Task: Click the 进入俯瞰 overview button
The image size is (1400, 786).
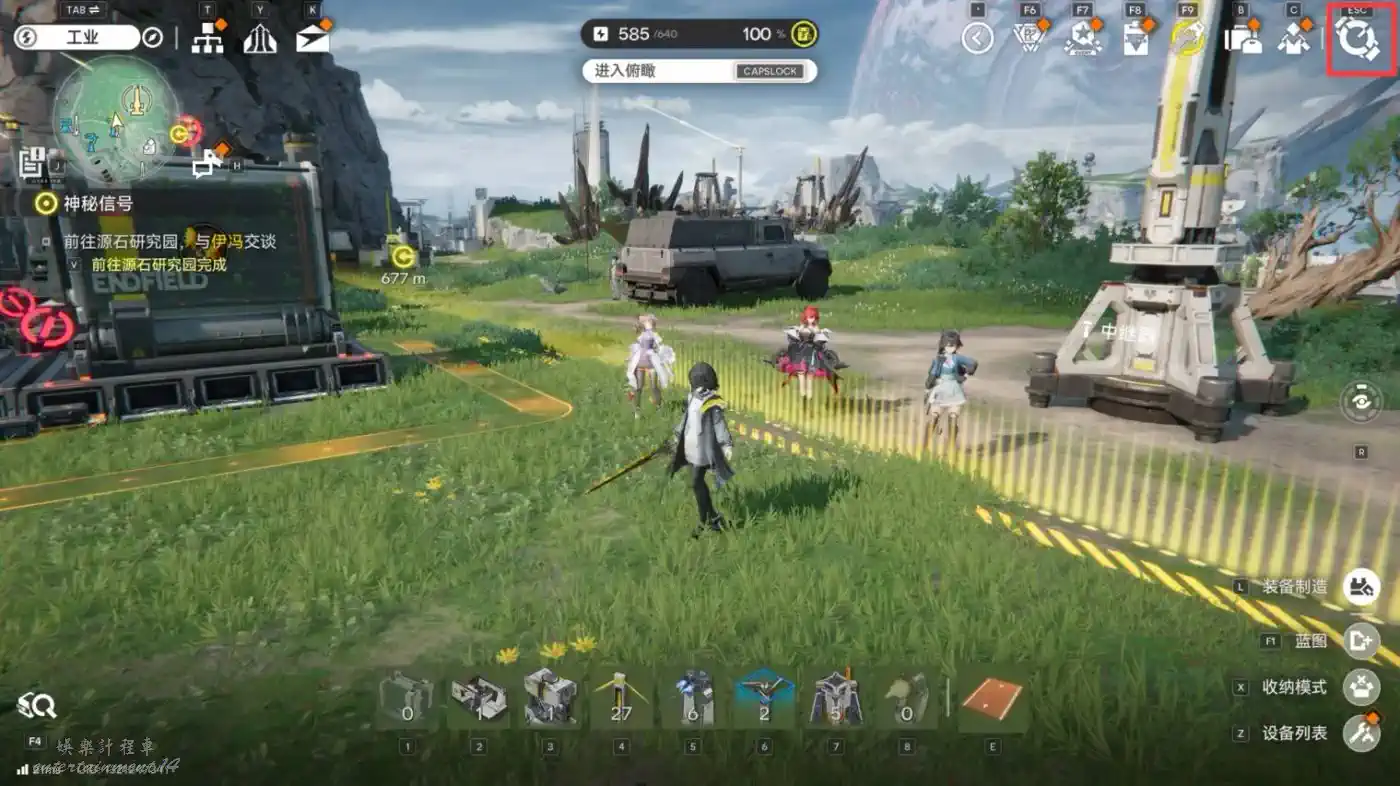Action: pos(699,71)
